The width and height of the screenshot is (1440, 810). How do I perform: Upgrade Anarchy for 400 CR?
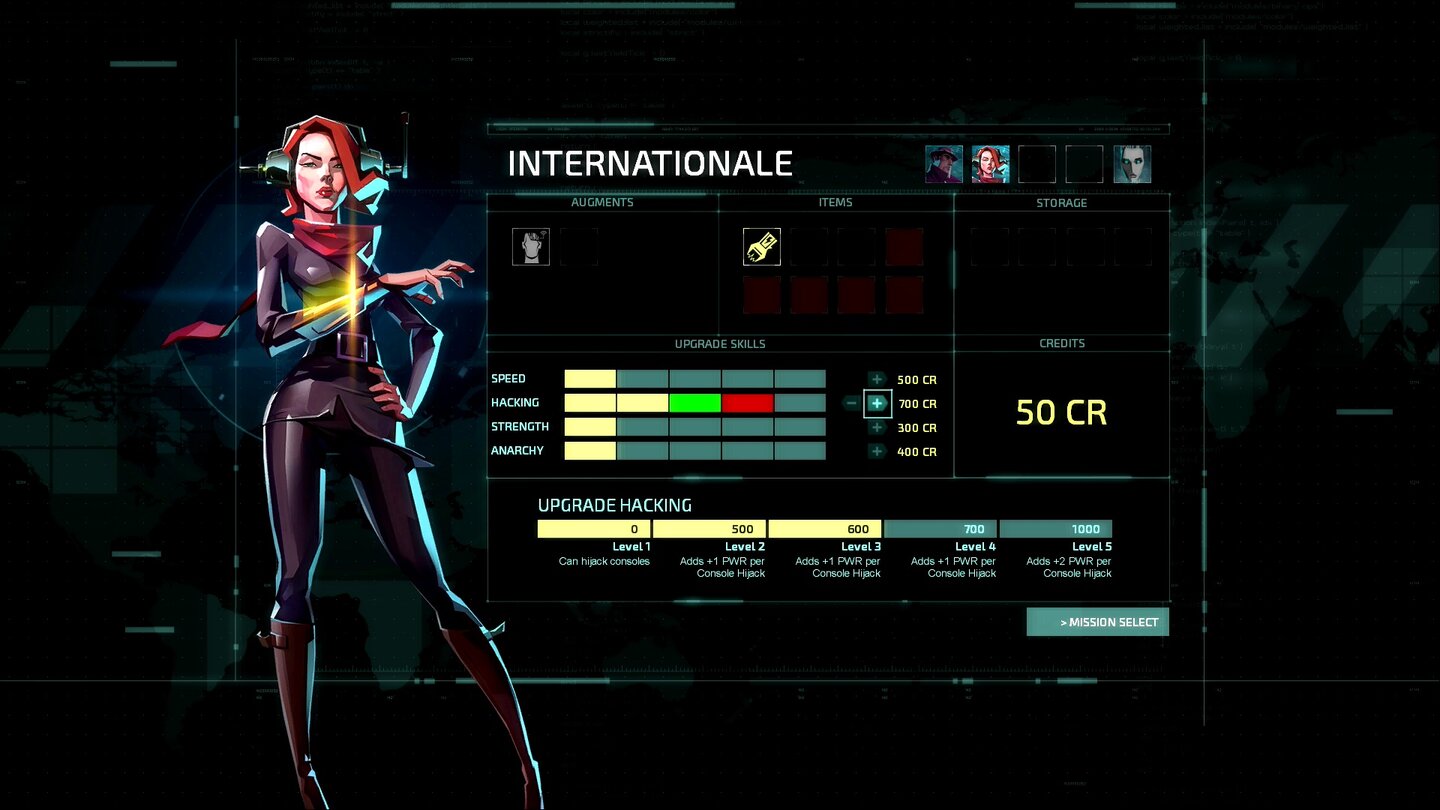pos(877,451)
